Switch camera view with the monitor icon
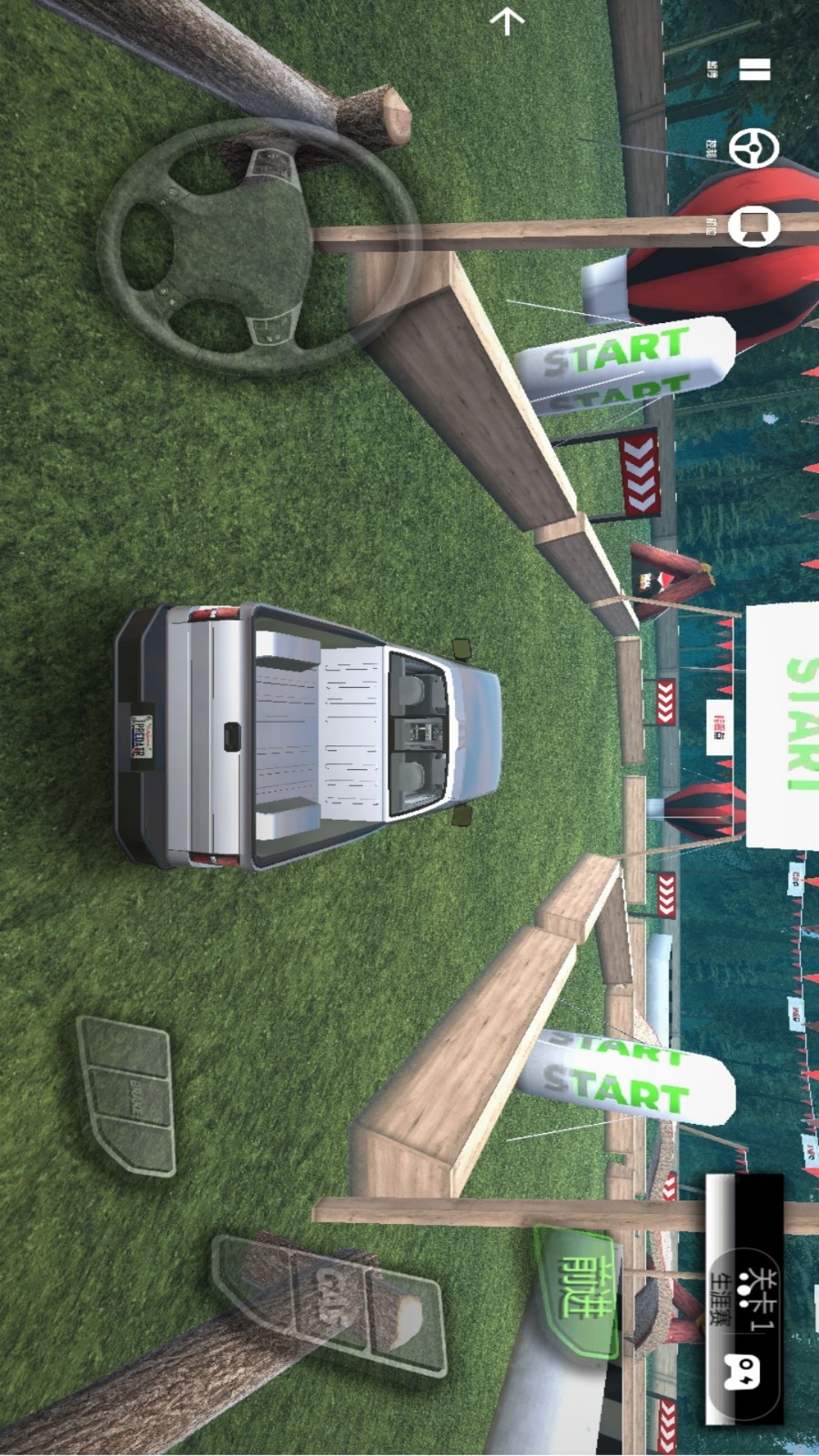This screenshot has height=1456, width=819. 754,227
